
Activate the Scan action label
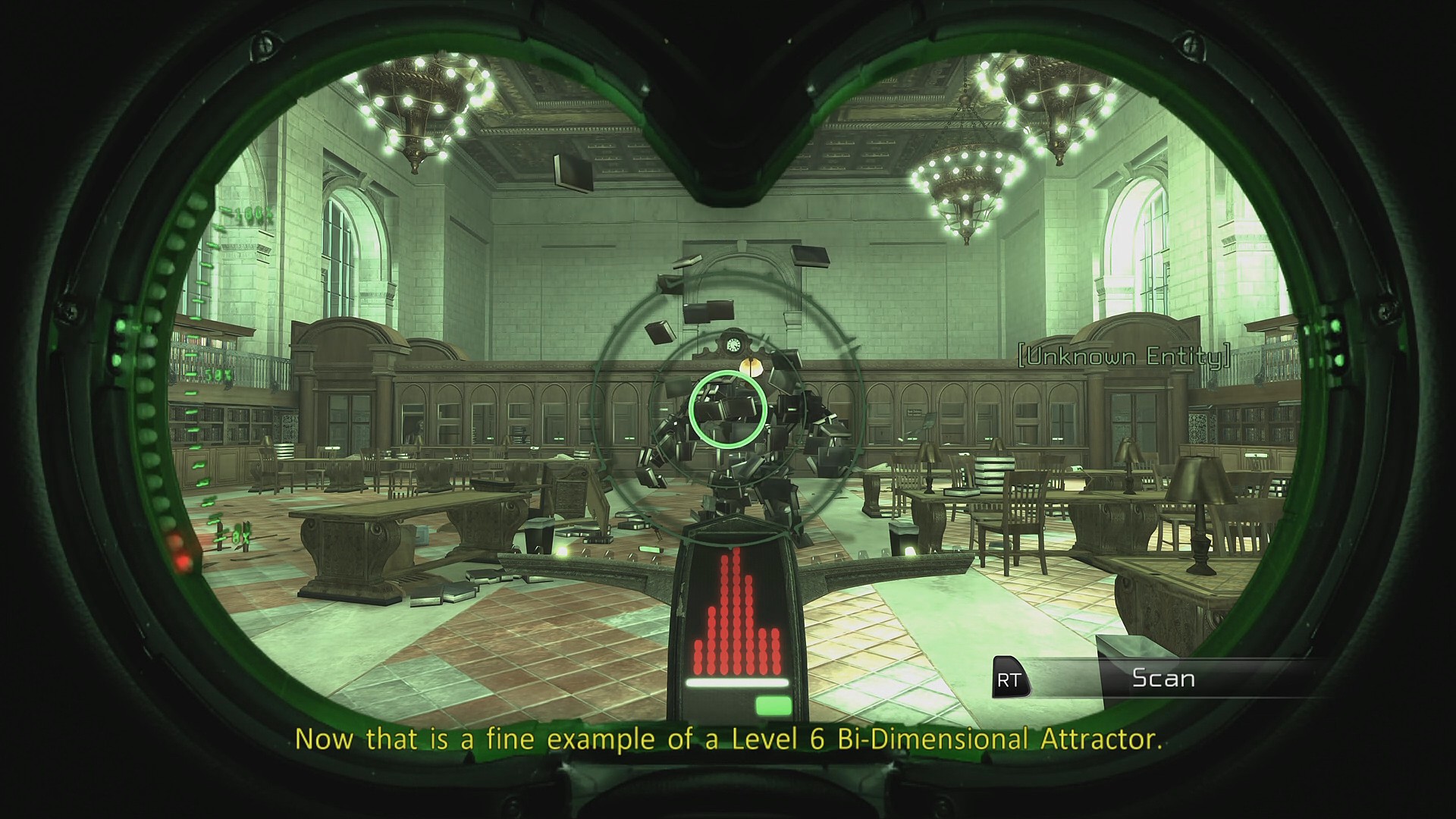[x=1163, y=678]
